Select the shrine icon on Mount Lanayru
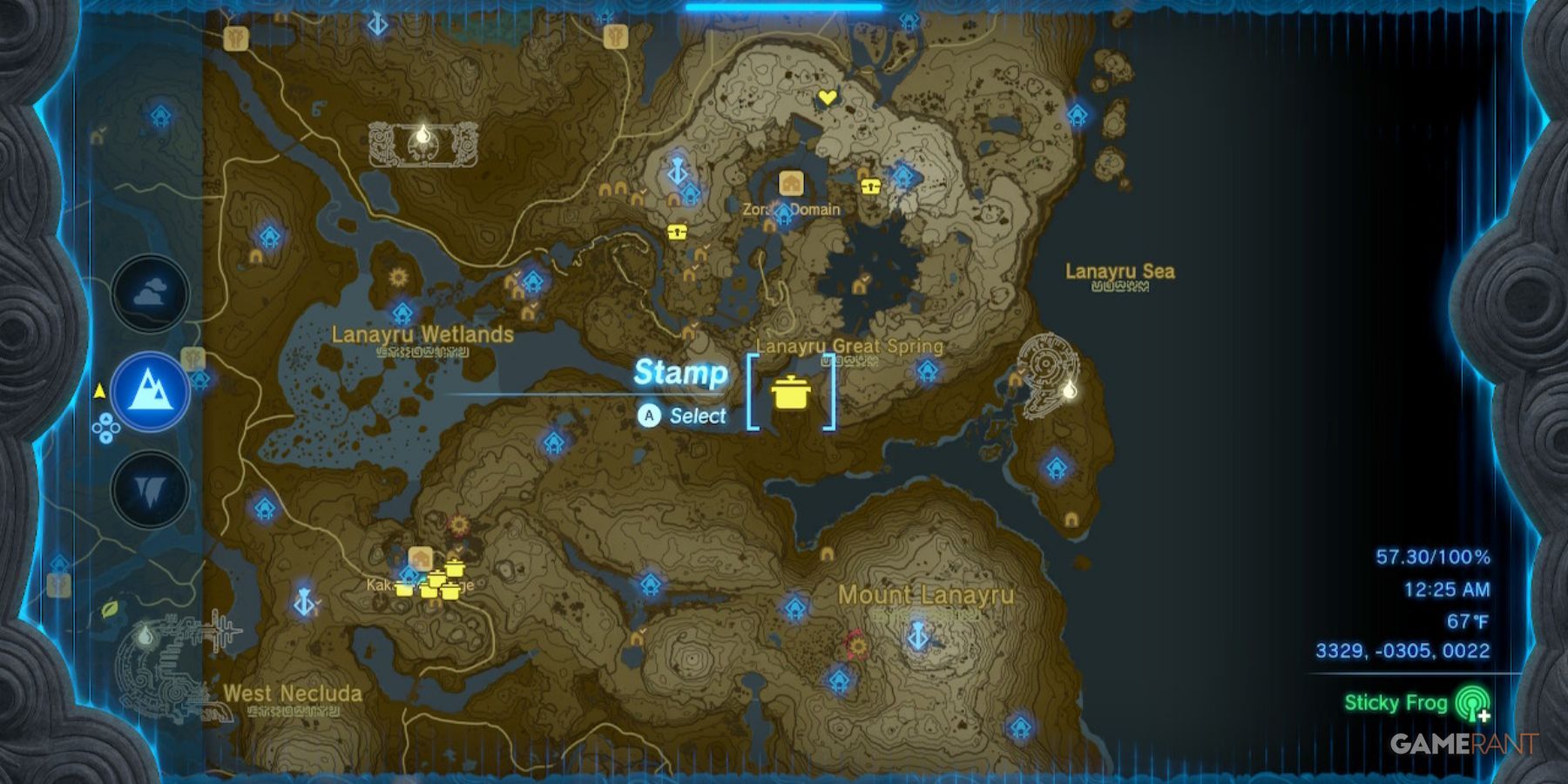Viewport: 1568px width, 784px height. (x=839, y=679)
